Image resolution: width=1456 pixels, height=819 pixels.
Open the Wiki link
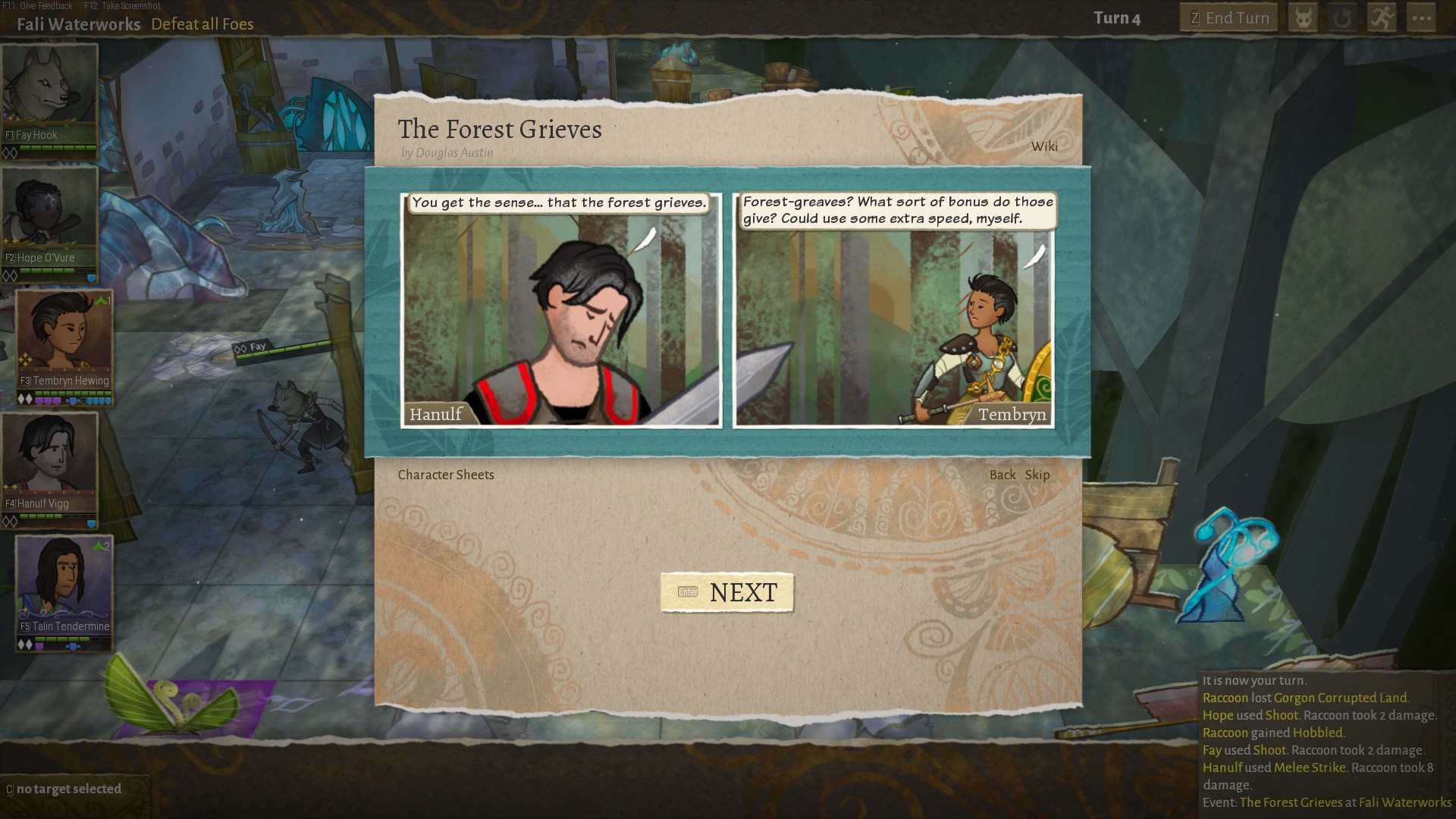coord(1043,146)
